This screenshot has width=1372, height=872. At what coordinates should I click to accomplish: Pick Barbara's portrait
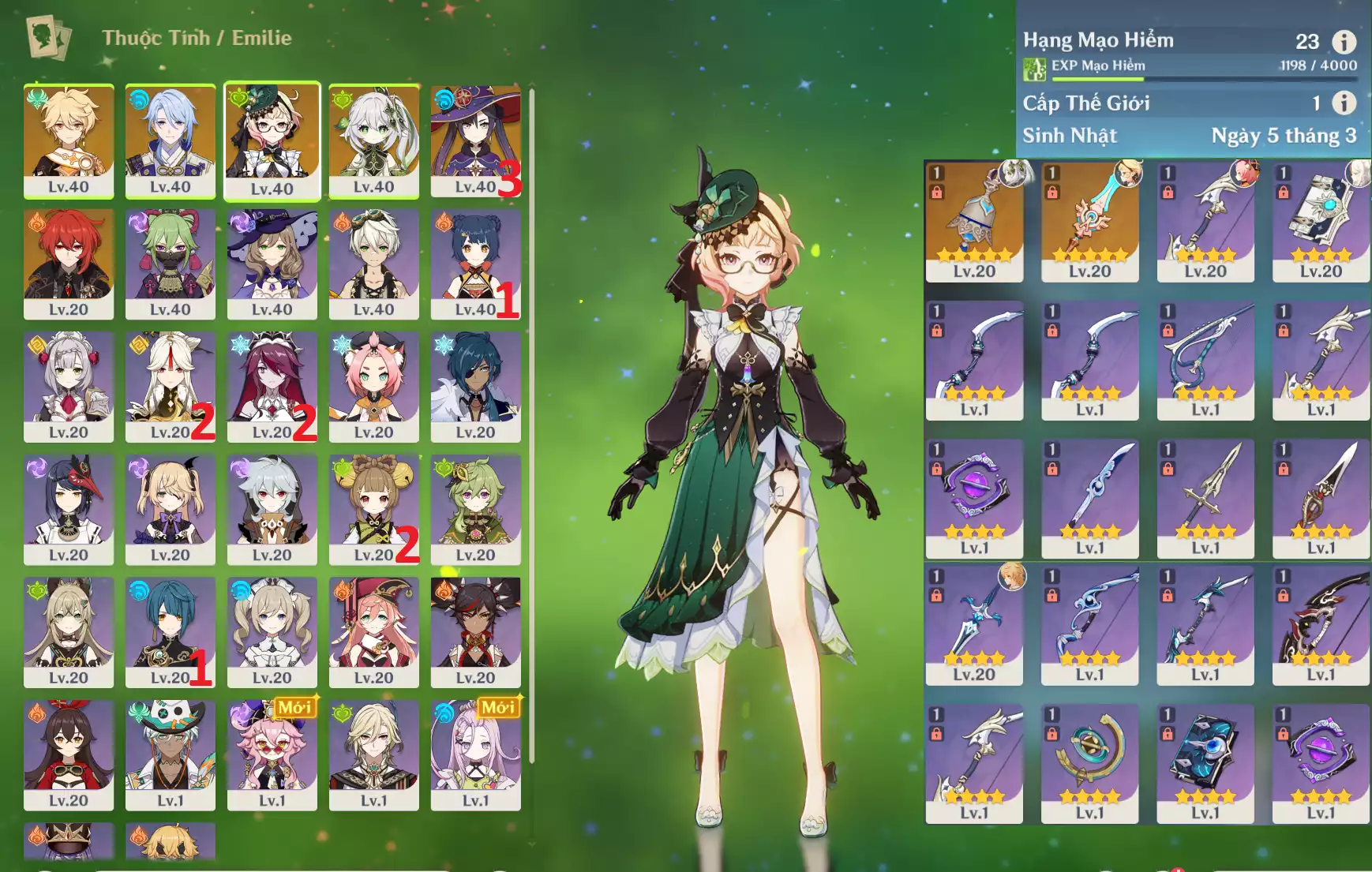272,631
